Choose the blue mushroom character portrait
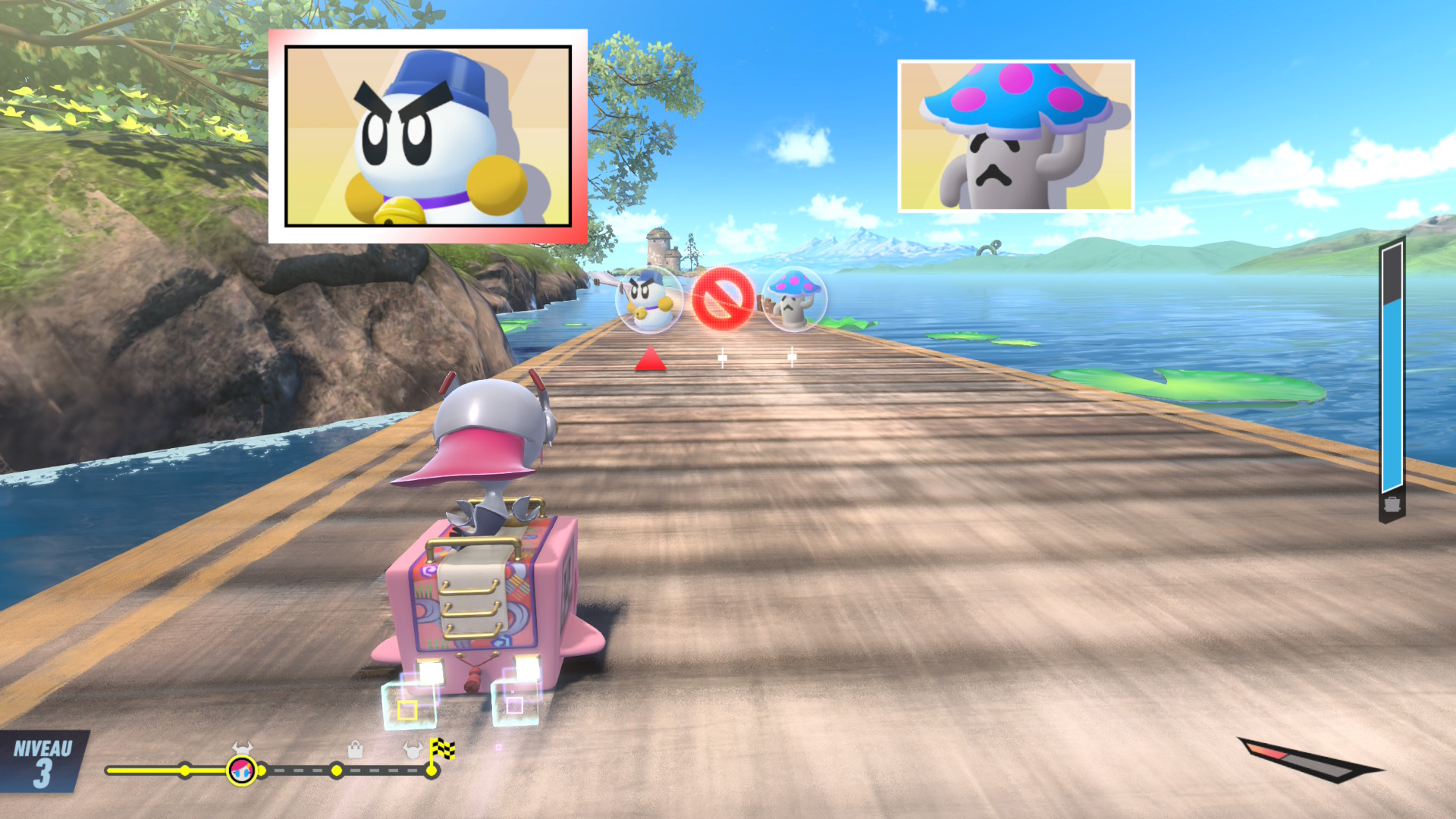This screenshot has height=819, width=1456. 1015,136
